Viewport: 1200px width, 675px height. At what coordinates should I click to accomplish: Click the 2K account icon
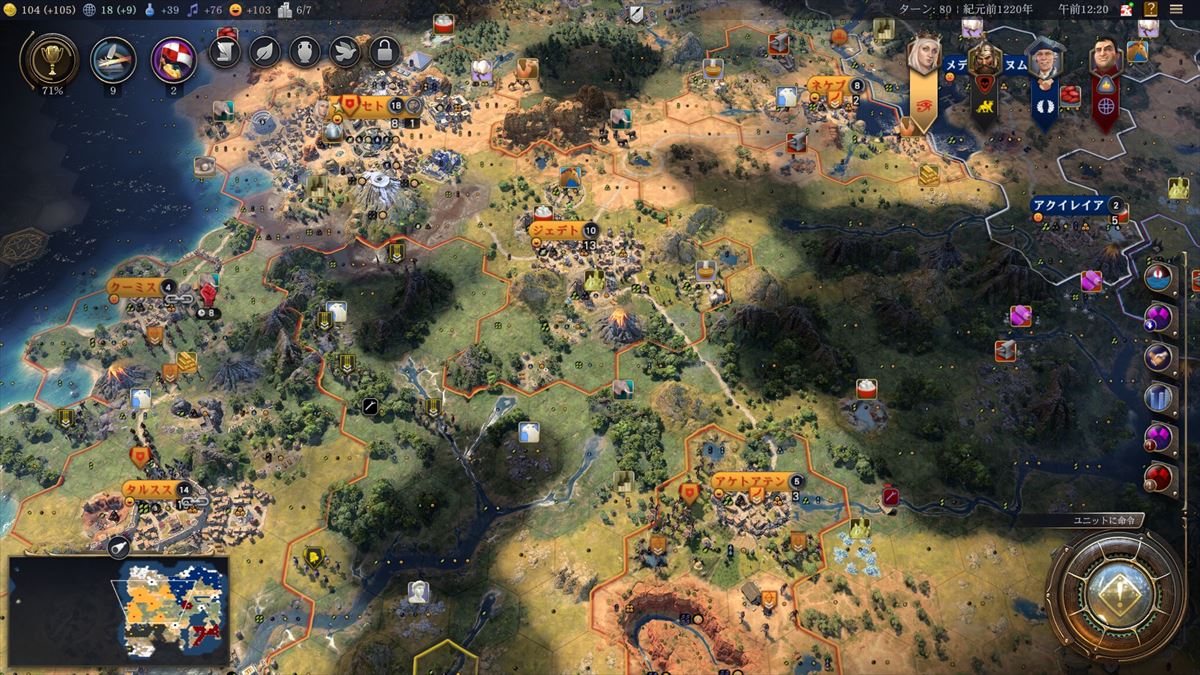pyautogui.click(x=1127, y=9)
